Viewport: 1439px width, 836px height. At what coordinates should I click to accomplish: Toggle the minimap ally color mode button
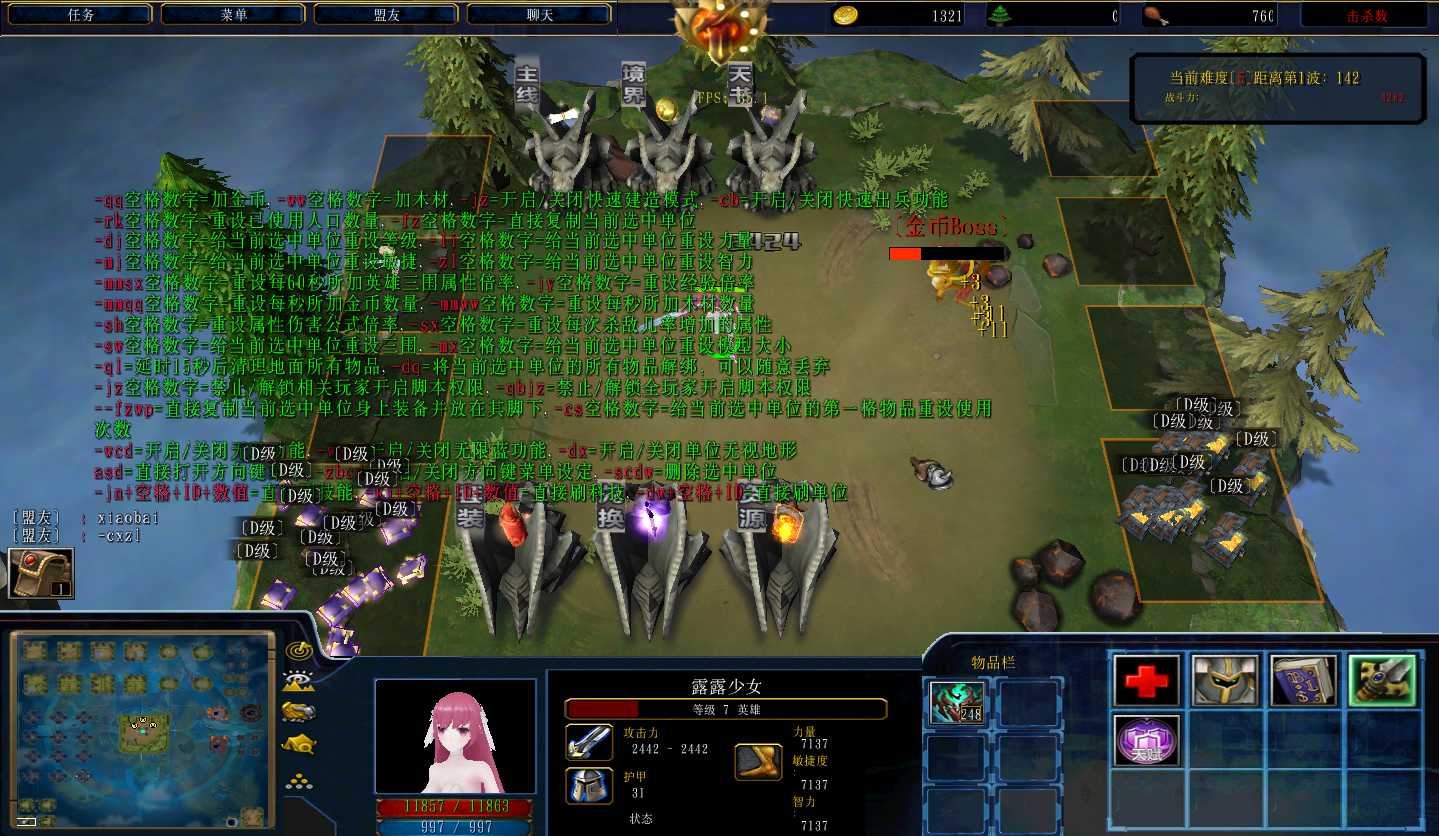tap(298, 711)
